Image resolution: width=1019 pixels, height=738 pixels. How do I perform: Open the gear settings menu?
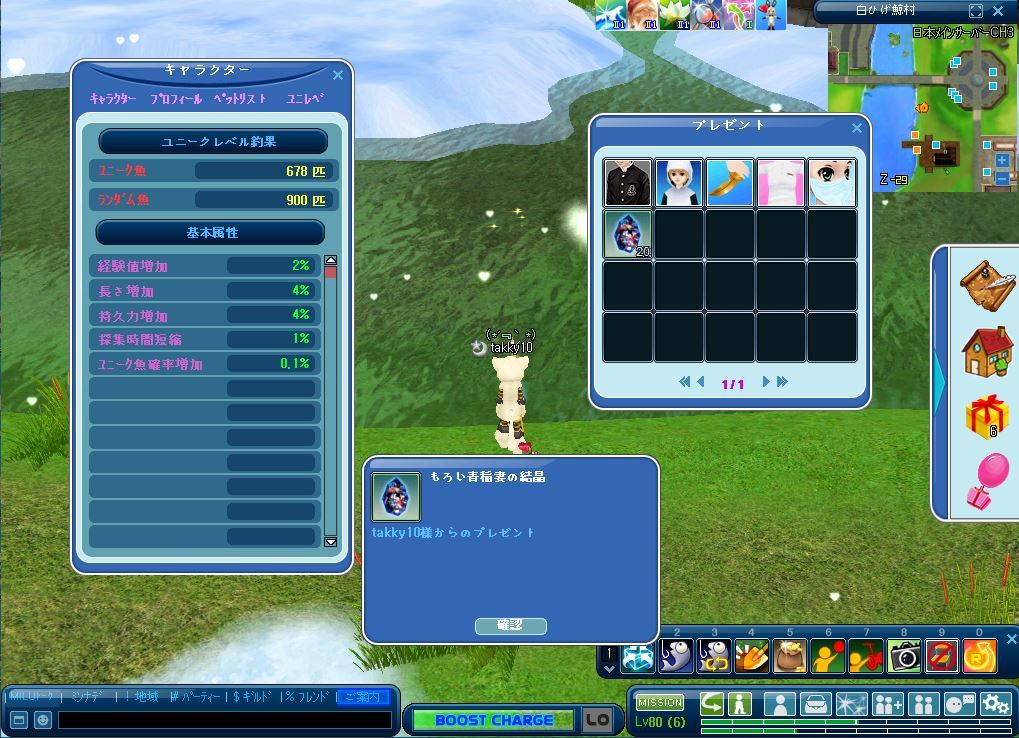[995, 703]
